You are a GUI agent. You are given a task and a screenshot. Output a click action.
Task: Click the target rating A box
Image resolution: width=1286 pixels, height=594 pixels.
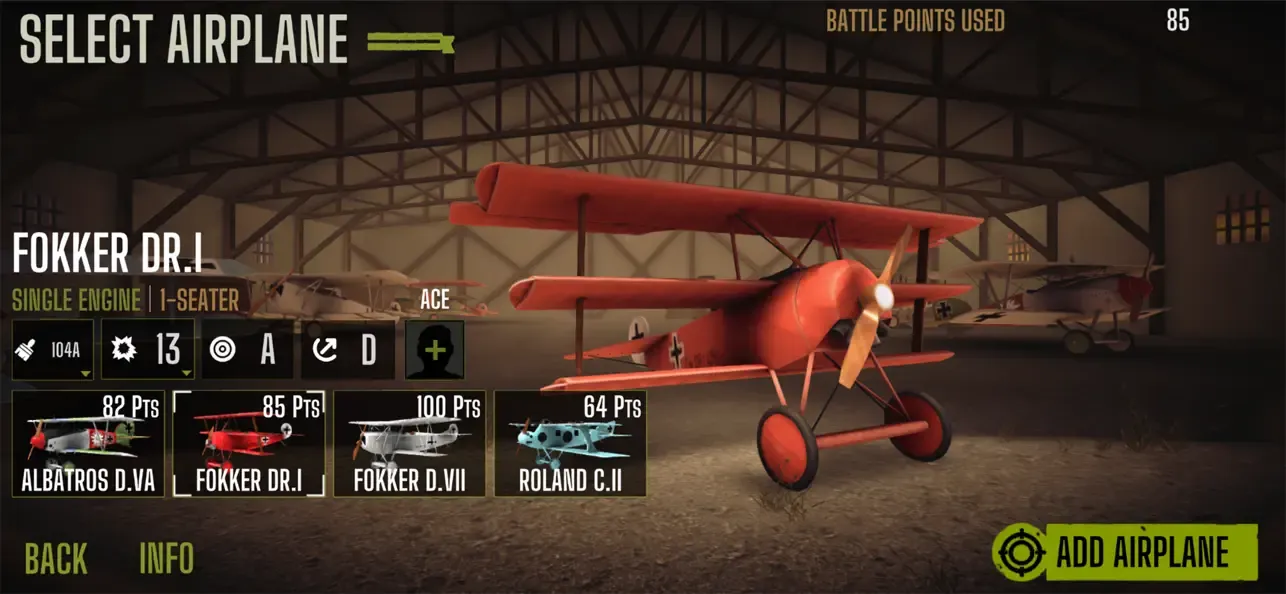pos(247,350)
